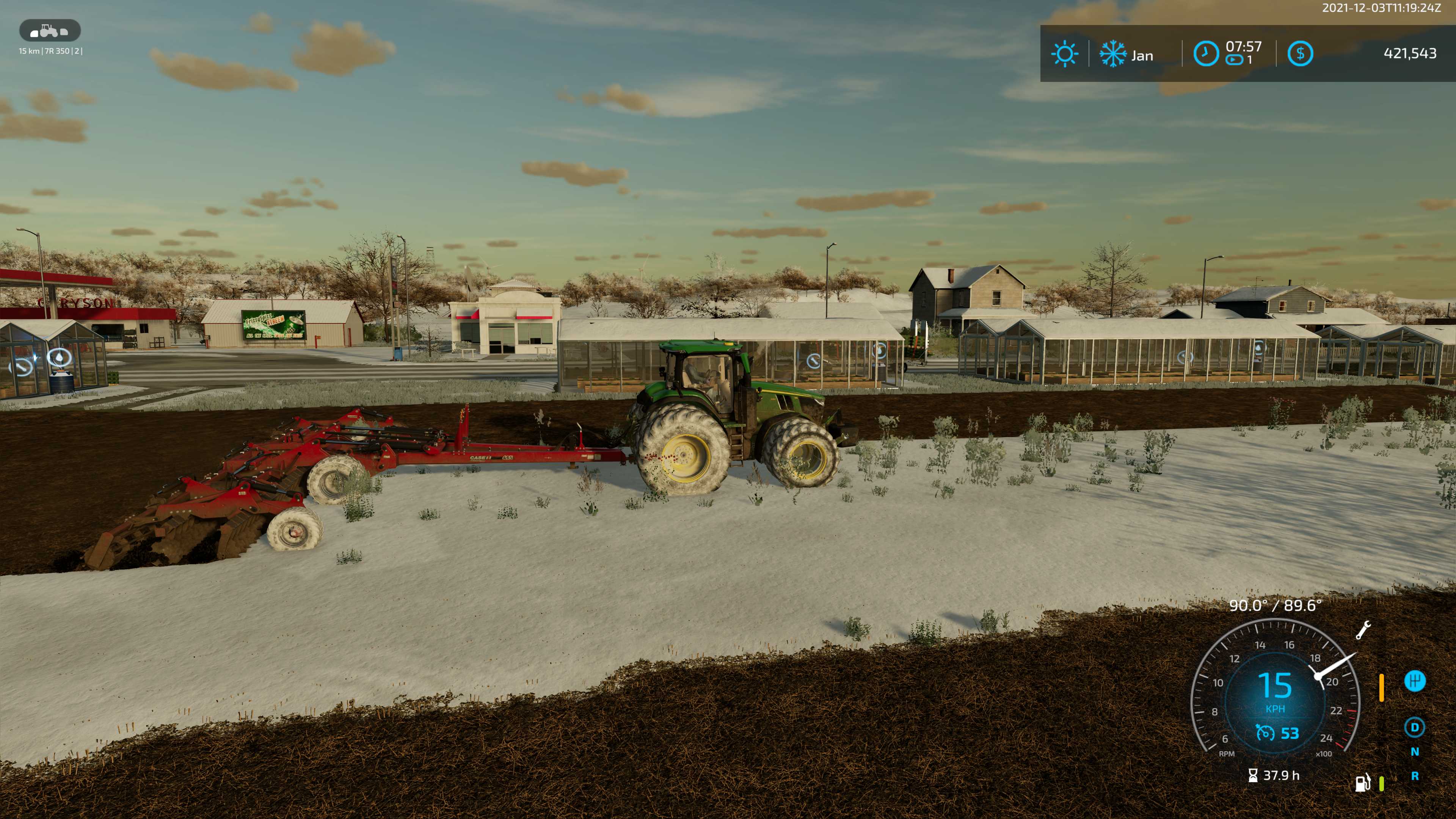Image resolution: width=1456 pixels, height=819 pixels.
Task: Select the wrench vehicle damage icon
Action: point(1363,630)
